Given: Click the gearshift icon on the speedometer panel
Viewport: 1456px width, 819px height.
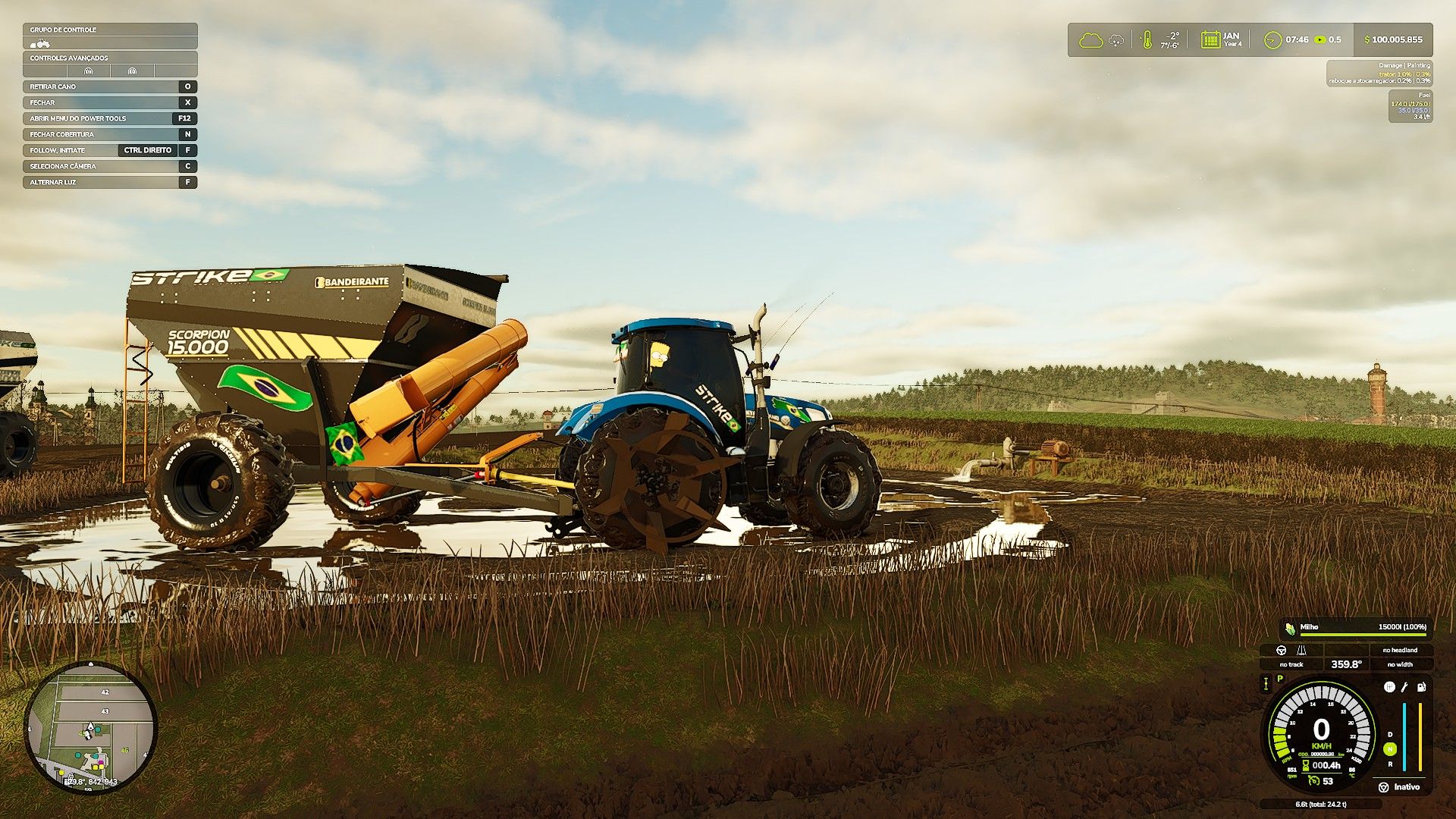Looking at the screenshot, I should click(x=1389, y=687).
